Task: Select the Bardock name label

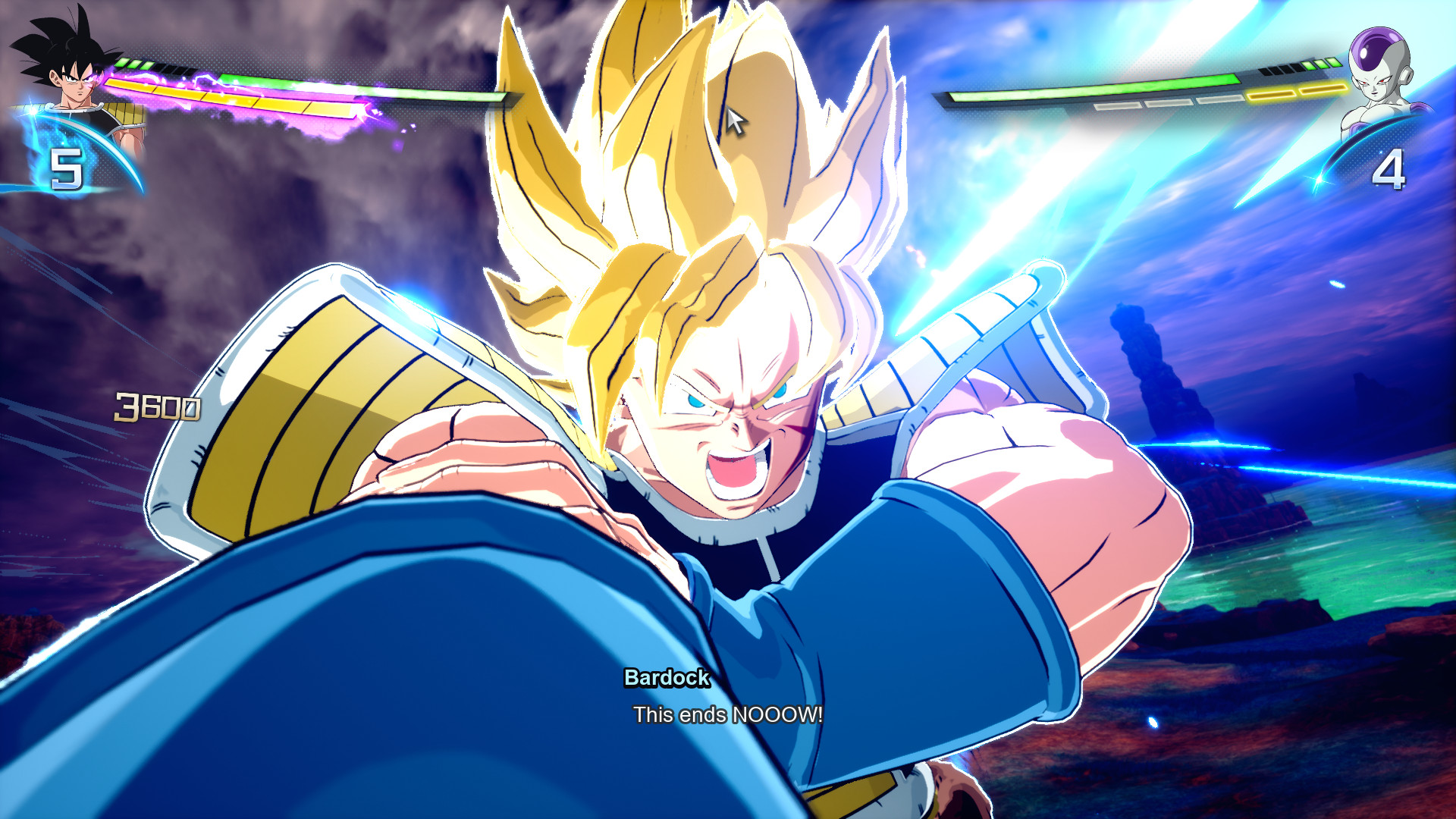Action: (667, 680)
